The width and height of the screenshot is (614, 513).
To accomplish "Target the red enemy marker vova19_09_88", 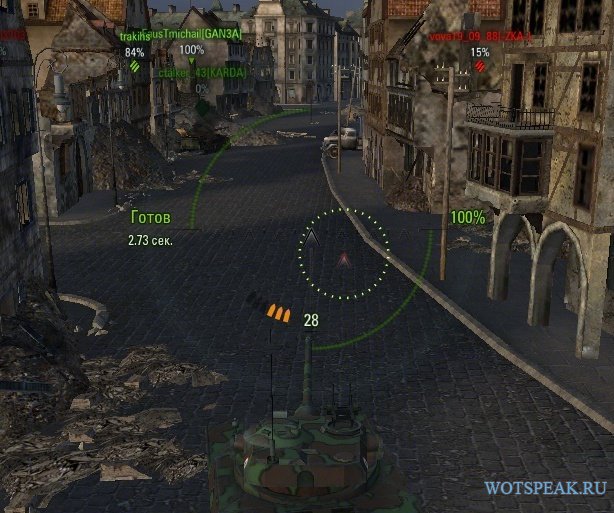I will pyautogui.click(x=481, y=65).
